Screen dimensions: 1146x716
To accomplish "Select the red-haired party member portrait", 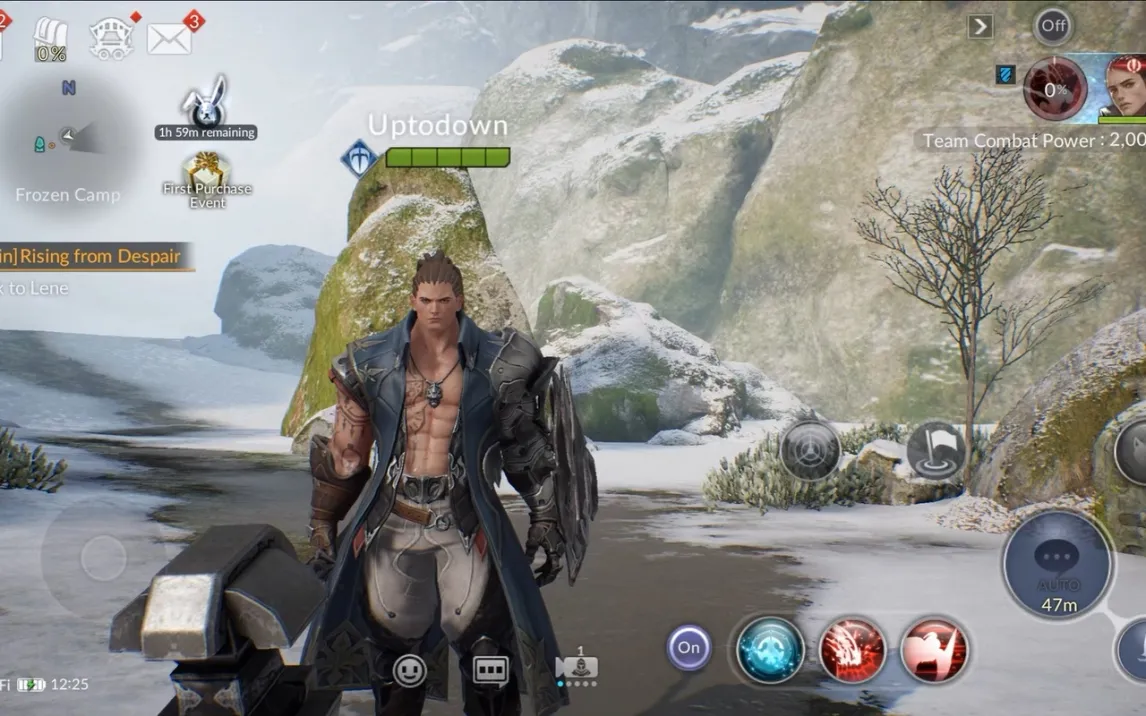I will 1124,86.
